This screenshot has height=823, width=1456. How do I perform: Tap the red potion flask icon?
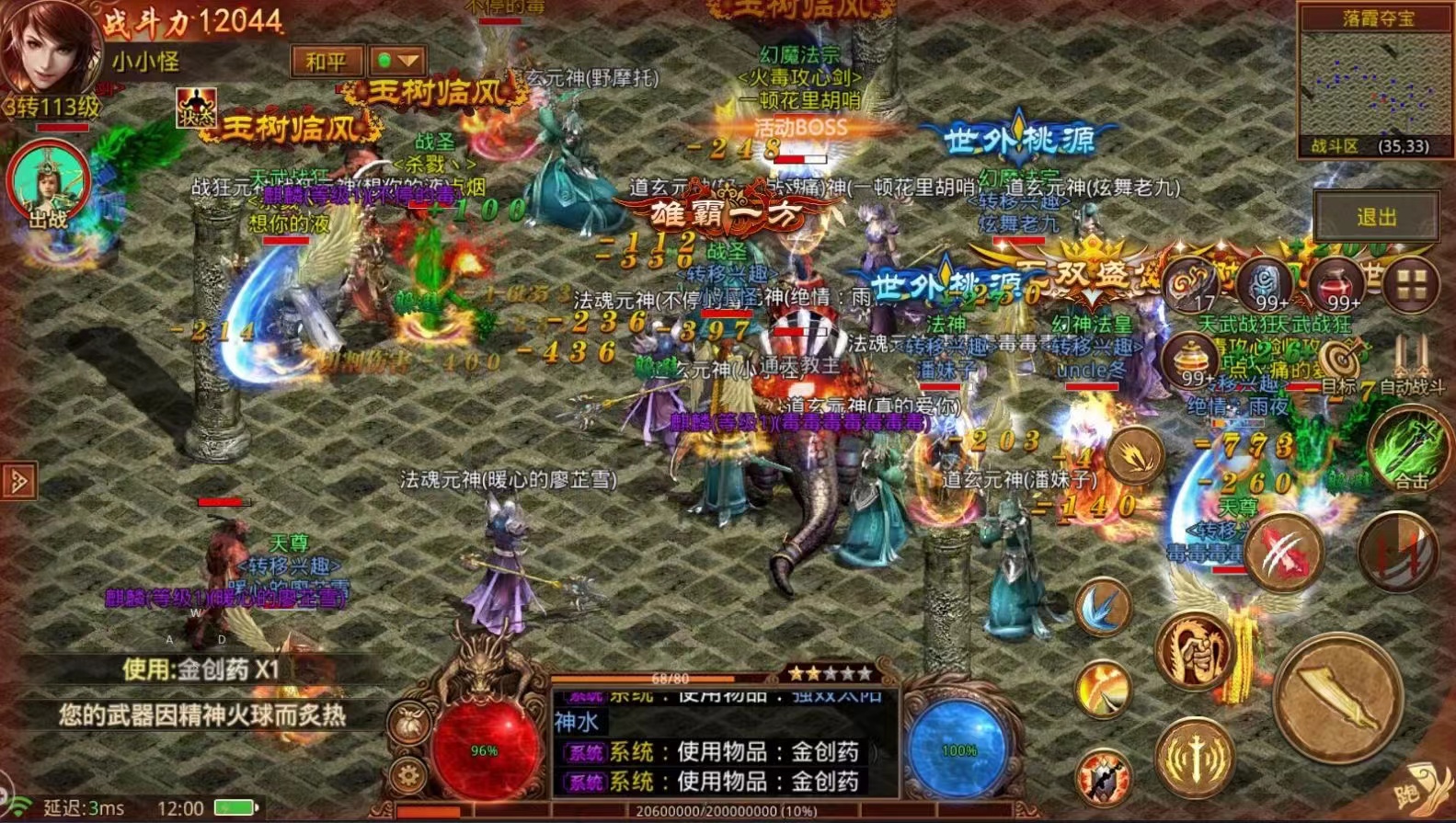pos(1335,282)
